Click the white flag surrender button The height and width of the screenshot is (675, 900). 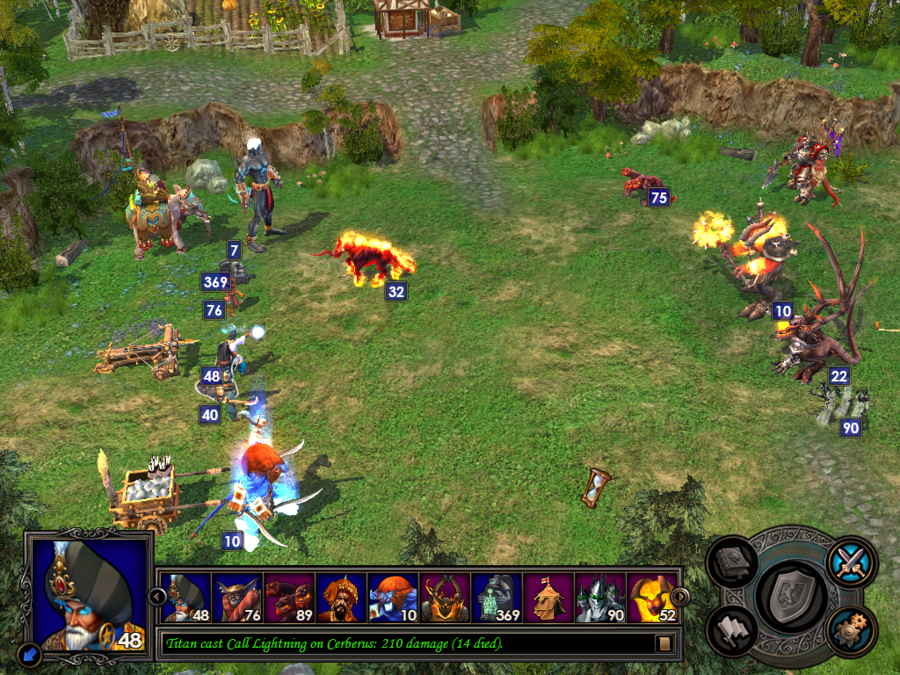[x=733, y=631]
